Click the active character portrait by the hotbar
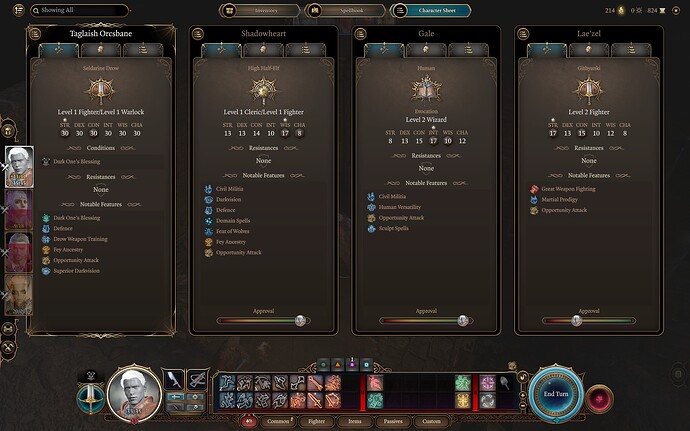 tap(133, 394)
